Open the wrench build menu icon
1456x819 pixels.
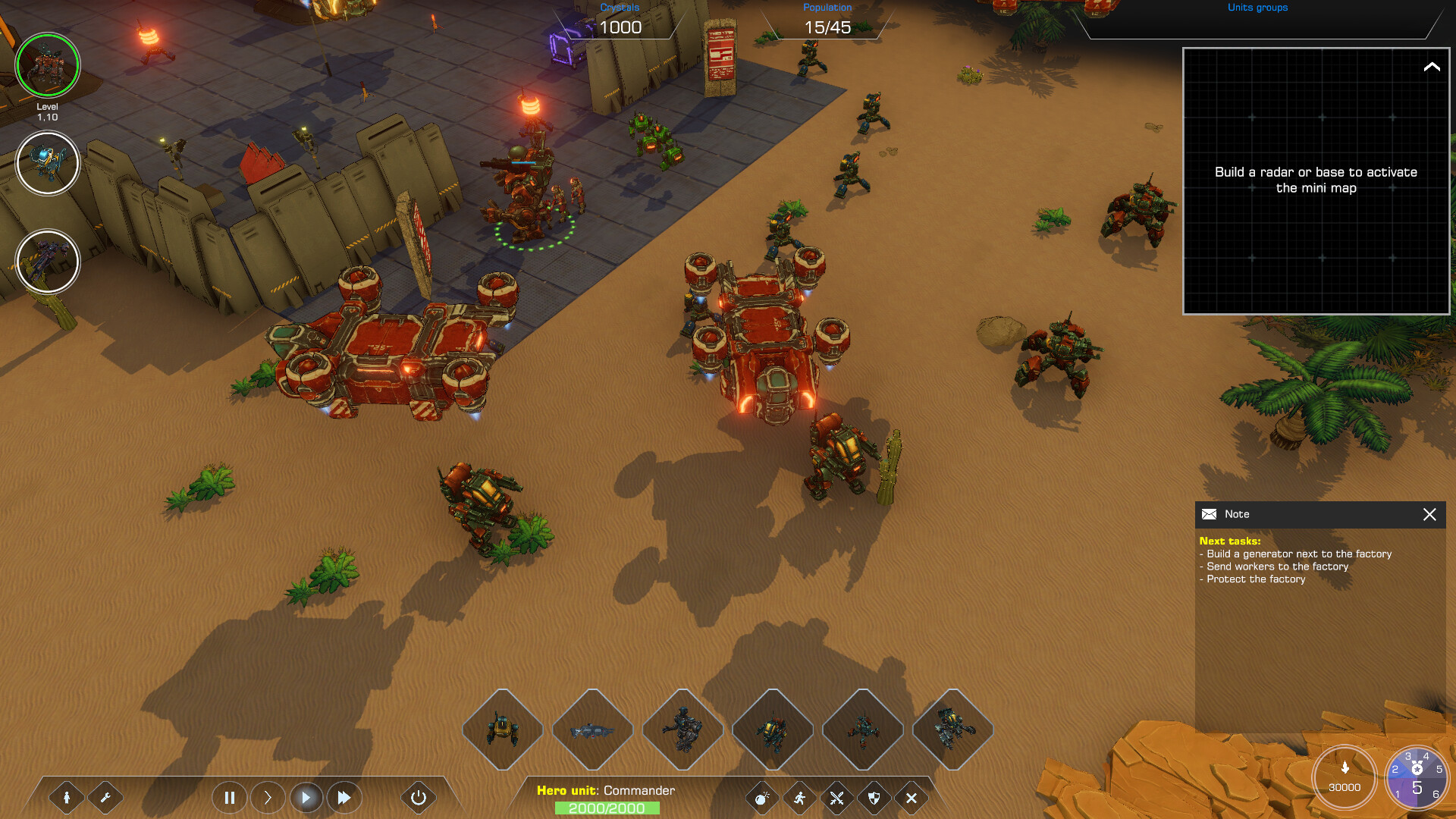pyautogui.click(x=106, y=798)
